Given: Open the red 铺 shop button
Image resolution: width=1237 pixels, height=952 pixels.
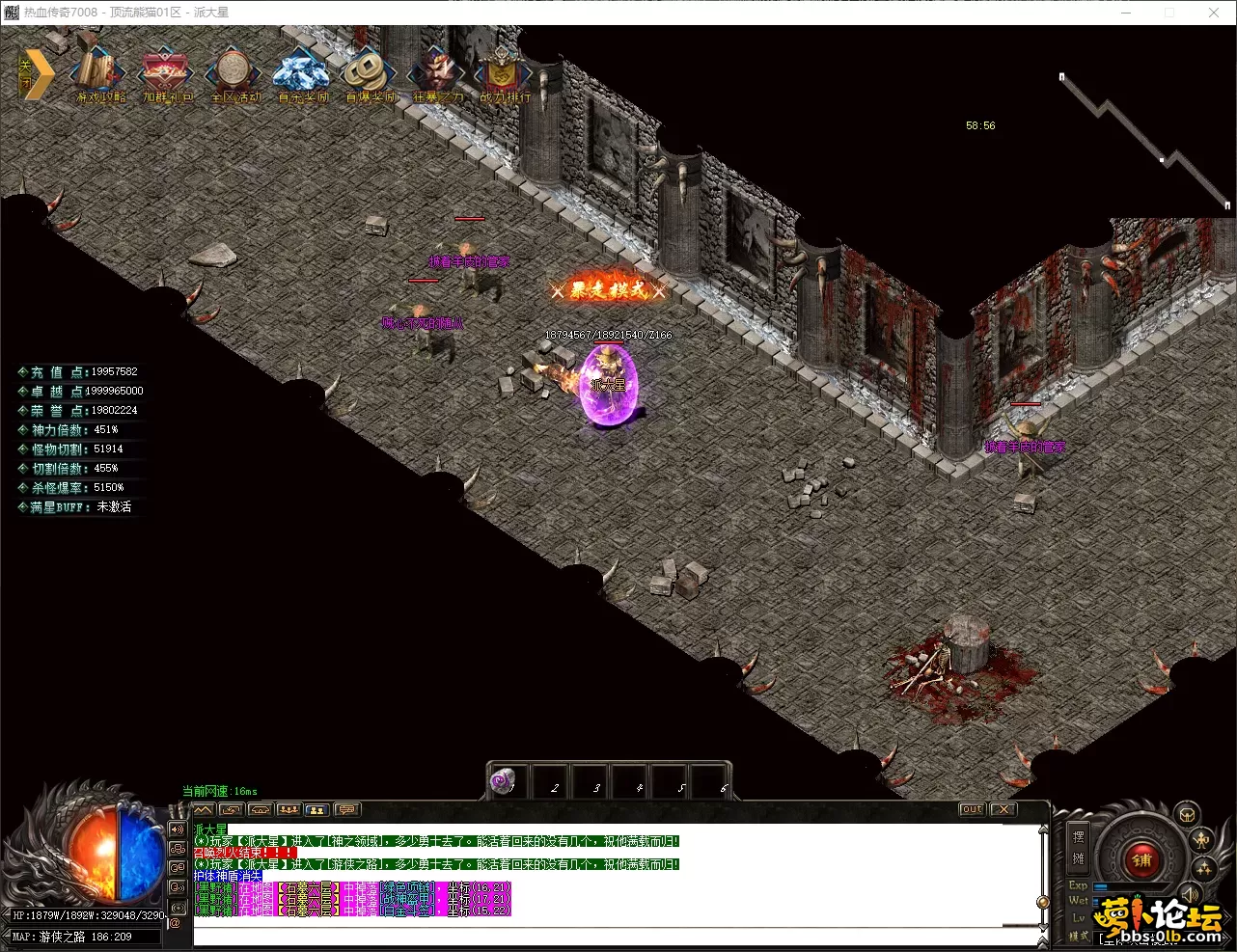Looking at the screenshot, I should coord(1142,859).
